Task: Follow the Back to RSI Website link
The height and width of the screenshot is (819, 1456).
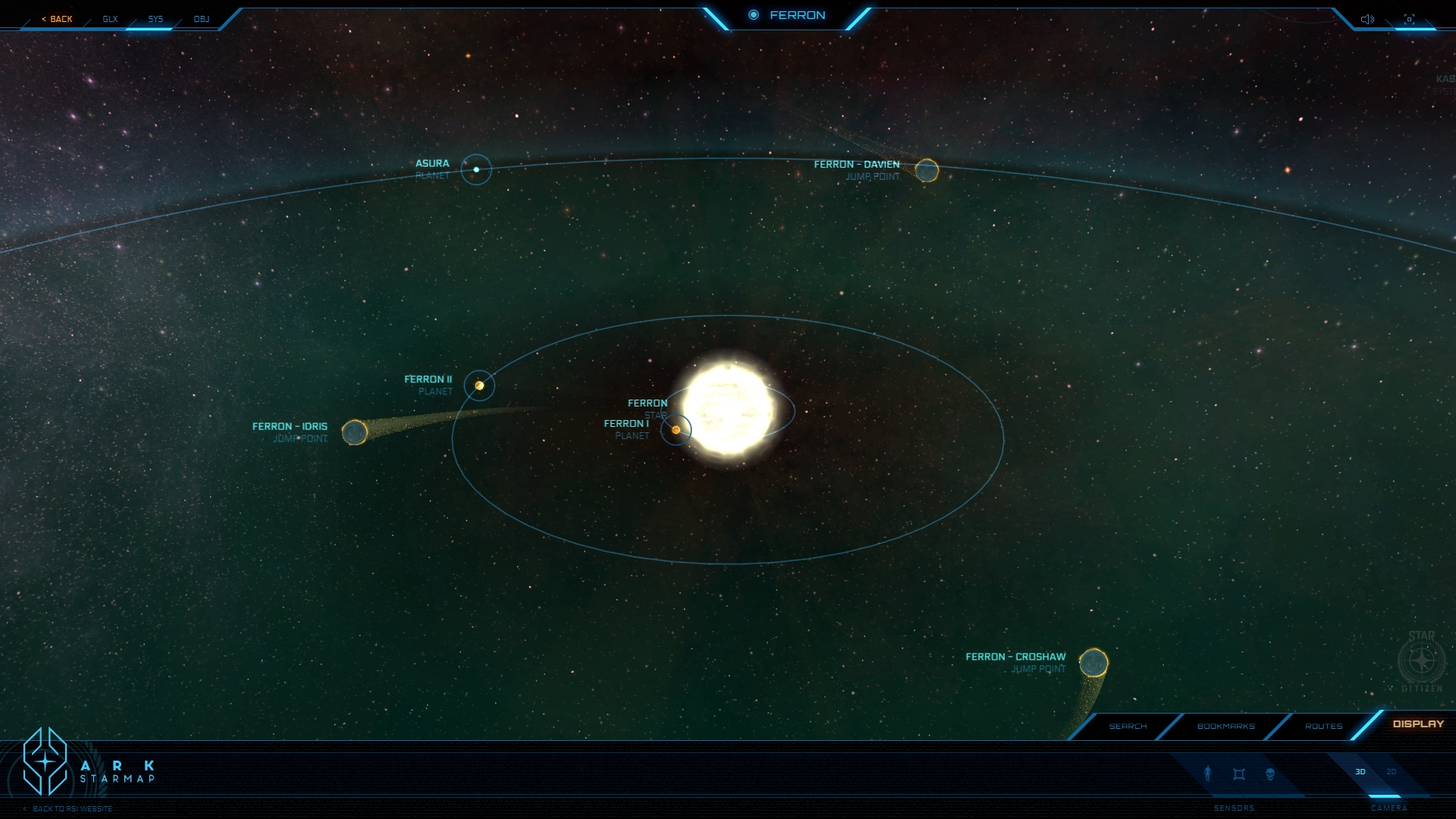Action: 71,808
